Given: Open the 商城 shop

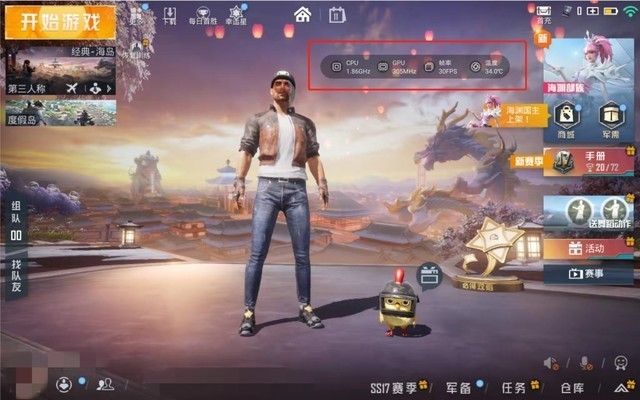Looking at the screenshot, I should click(567, 118).
